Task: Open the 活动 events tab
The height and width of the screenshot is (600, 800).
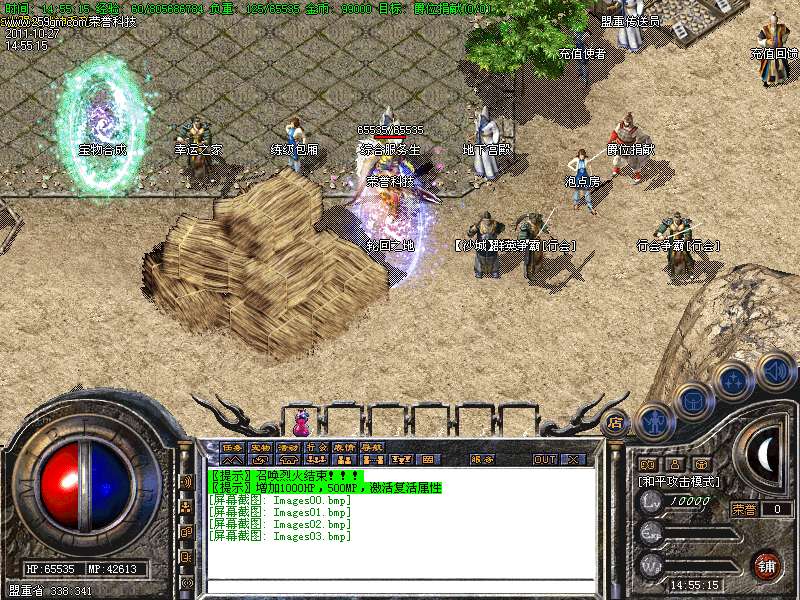Action: pos(288,447)
